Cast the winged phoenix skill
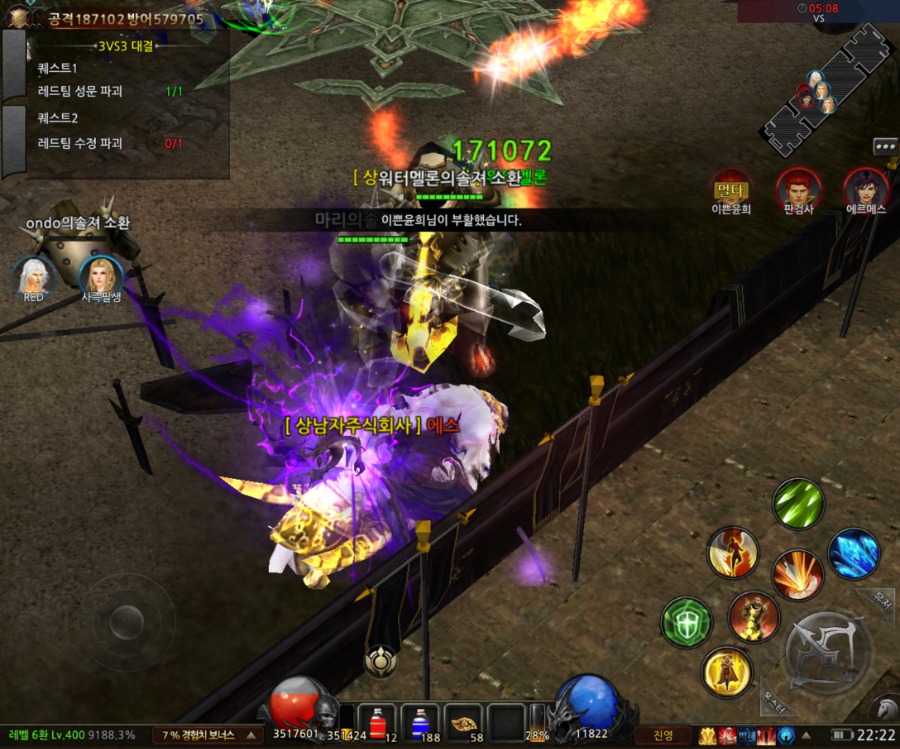Image resolution: width=900 pixels, height=749 pixels. coord(732,554)
